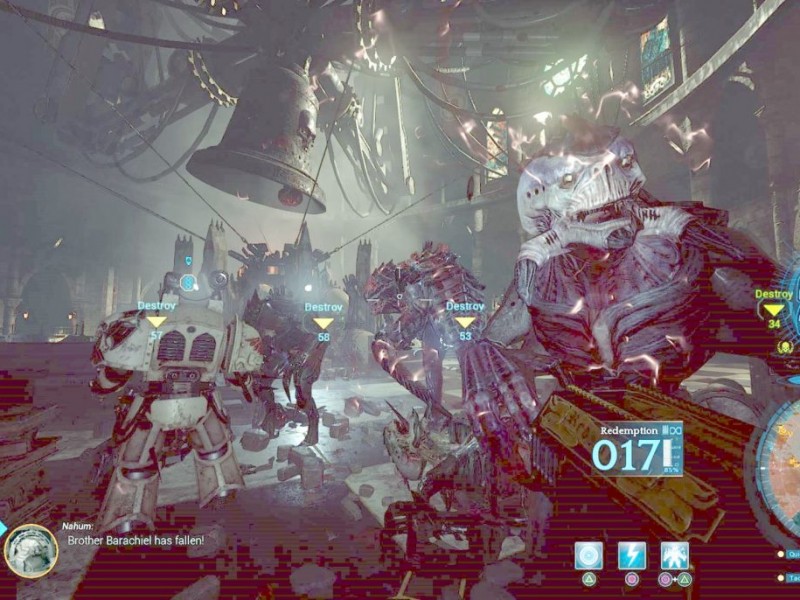The image size is (800, 600).
Task: Use the lightning bolt ability
Action: pos(632,556)
